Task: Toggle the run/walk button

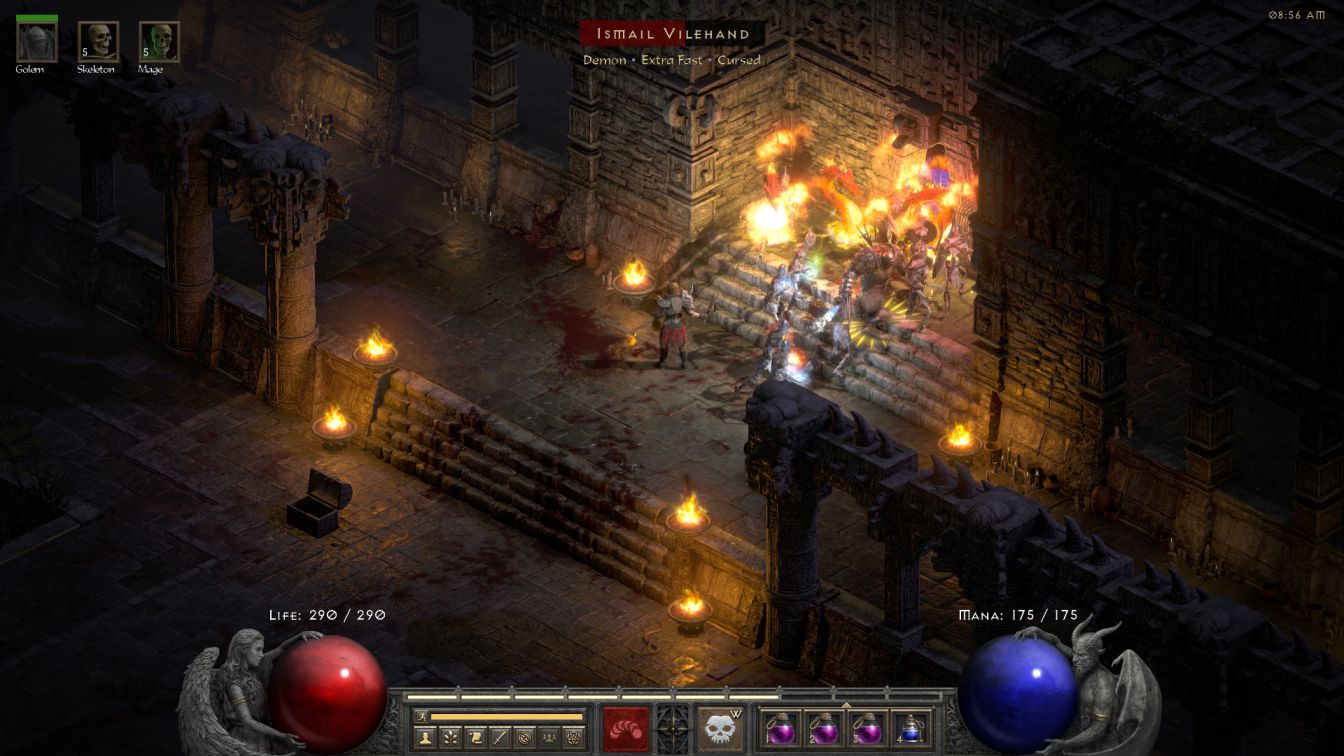Action: tap(422, 716)
